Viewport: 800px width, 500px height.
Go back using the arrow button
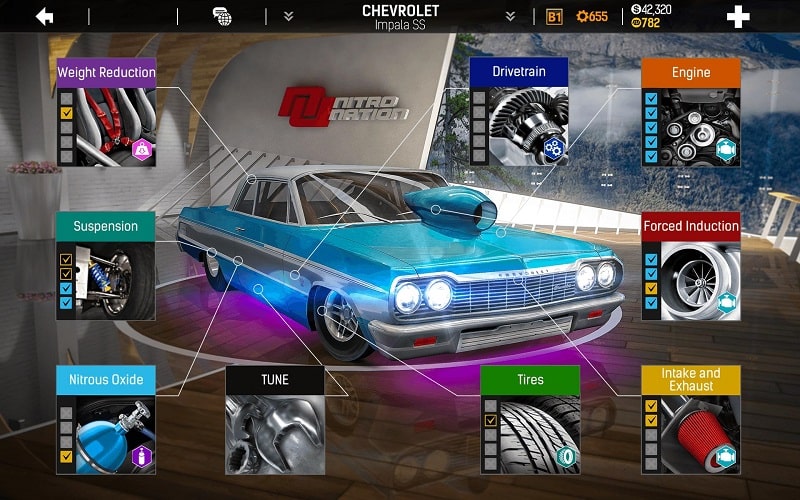44,17
